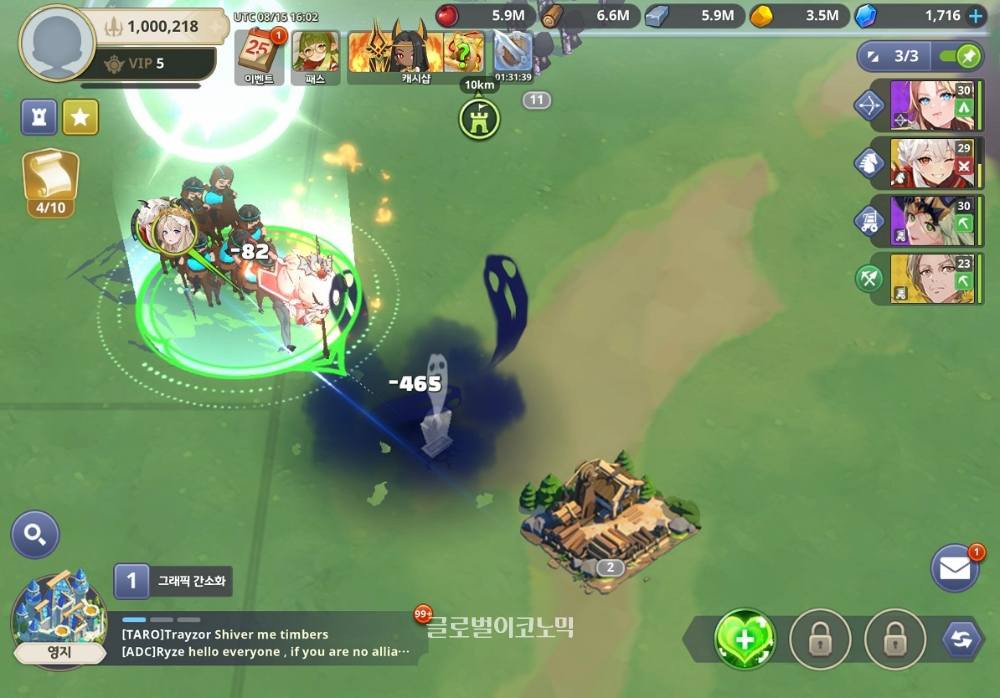Click the blue castle tower button
1000x698 pixels.
pos(39,117)
